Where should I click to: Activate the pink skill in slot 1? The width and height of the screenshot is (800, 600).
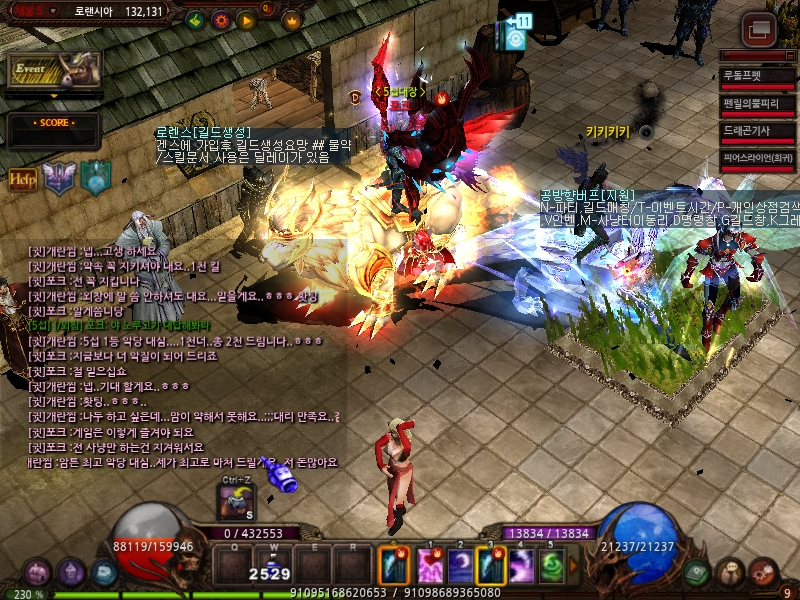pyautogui.click(x=431, y=565)
